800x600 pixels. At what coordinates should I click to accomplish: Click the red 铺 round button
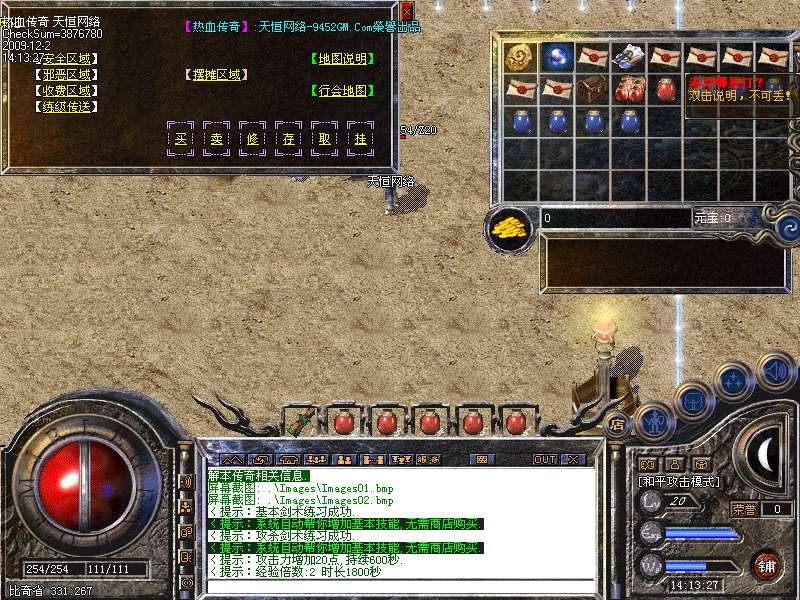[766, 565]
